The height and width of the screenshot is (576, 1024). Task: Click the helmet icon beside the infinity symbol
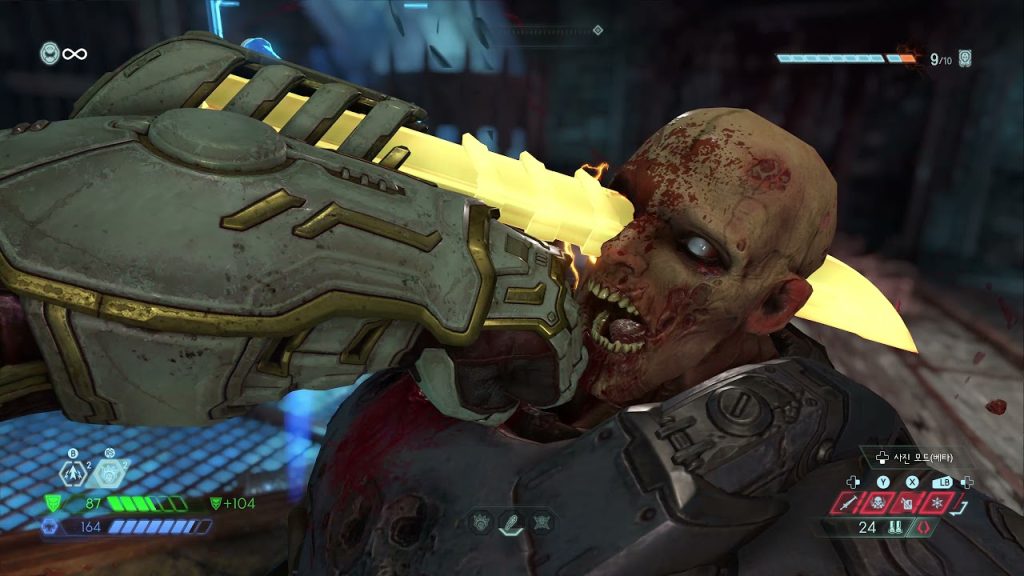(49, 53)
